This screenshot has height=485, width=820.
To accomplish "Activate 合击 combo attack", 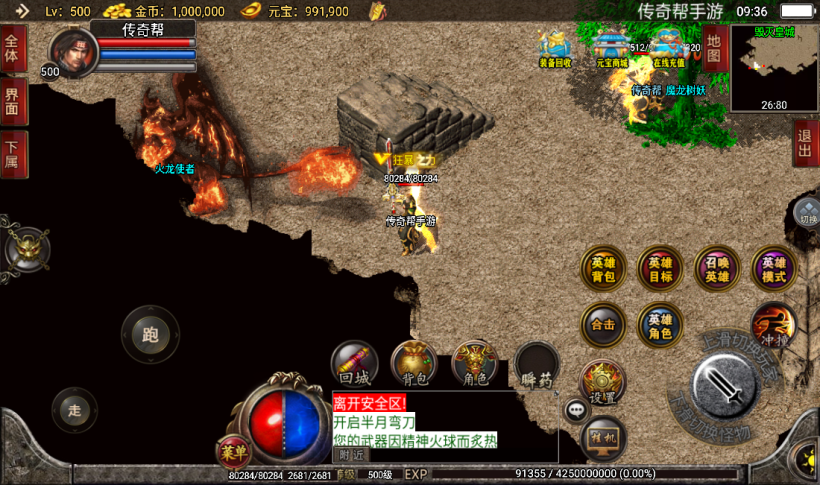I will 604,325.
